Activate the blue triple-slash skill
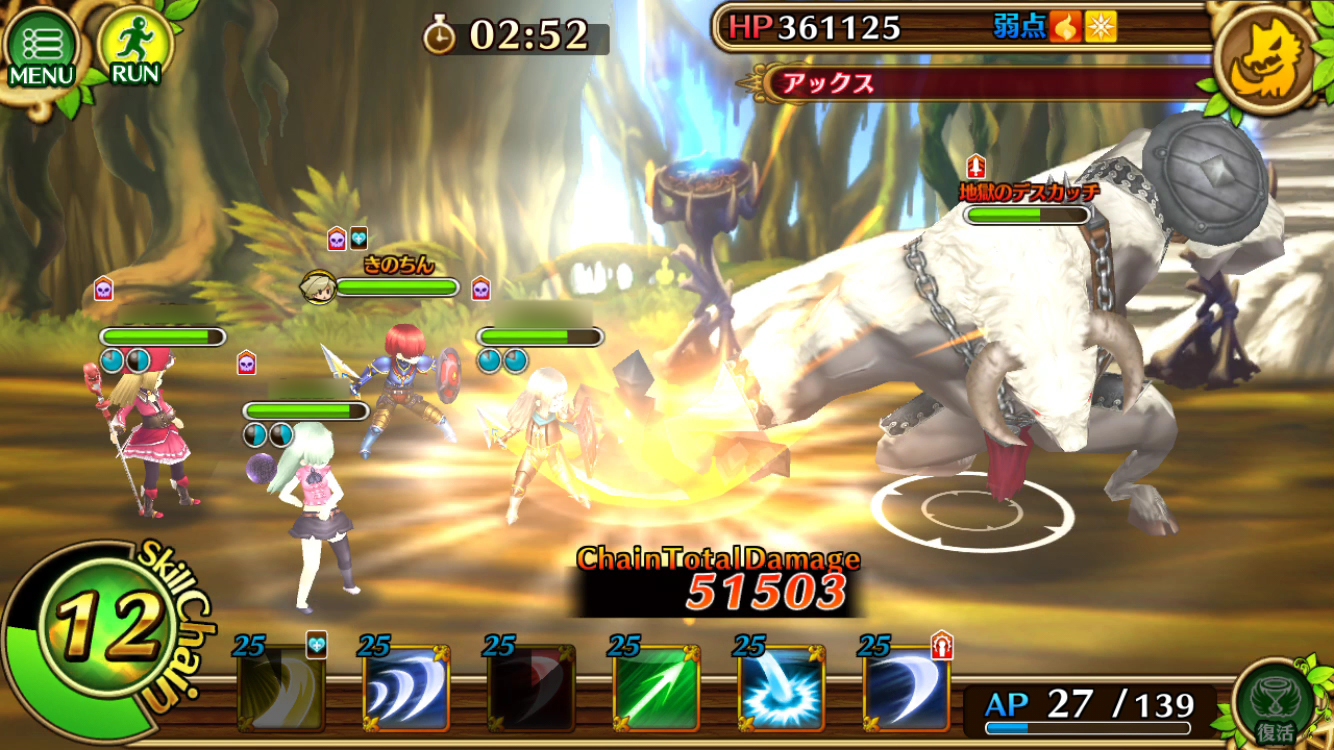 point(406,689)
